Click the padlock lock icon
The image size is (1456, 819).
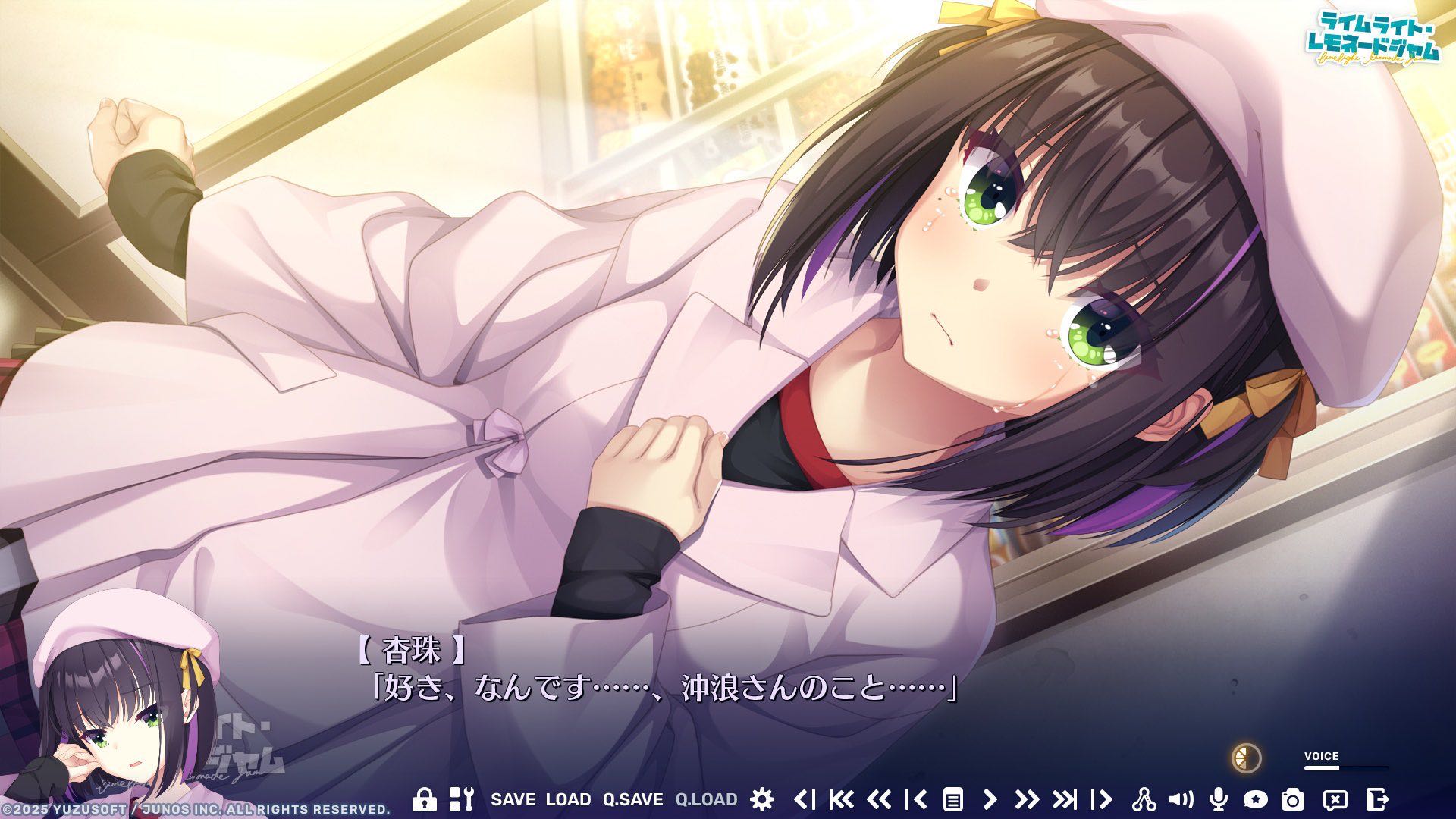point(424,799)
